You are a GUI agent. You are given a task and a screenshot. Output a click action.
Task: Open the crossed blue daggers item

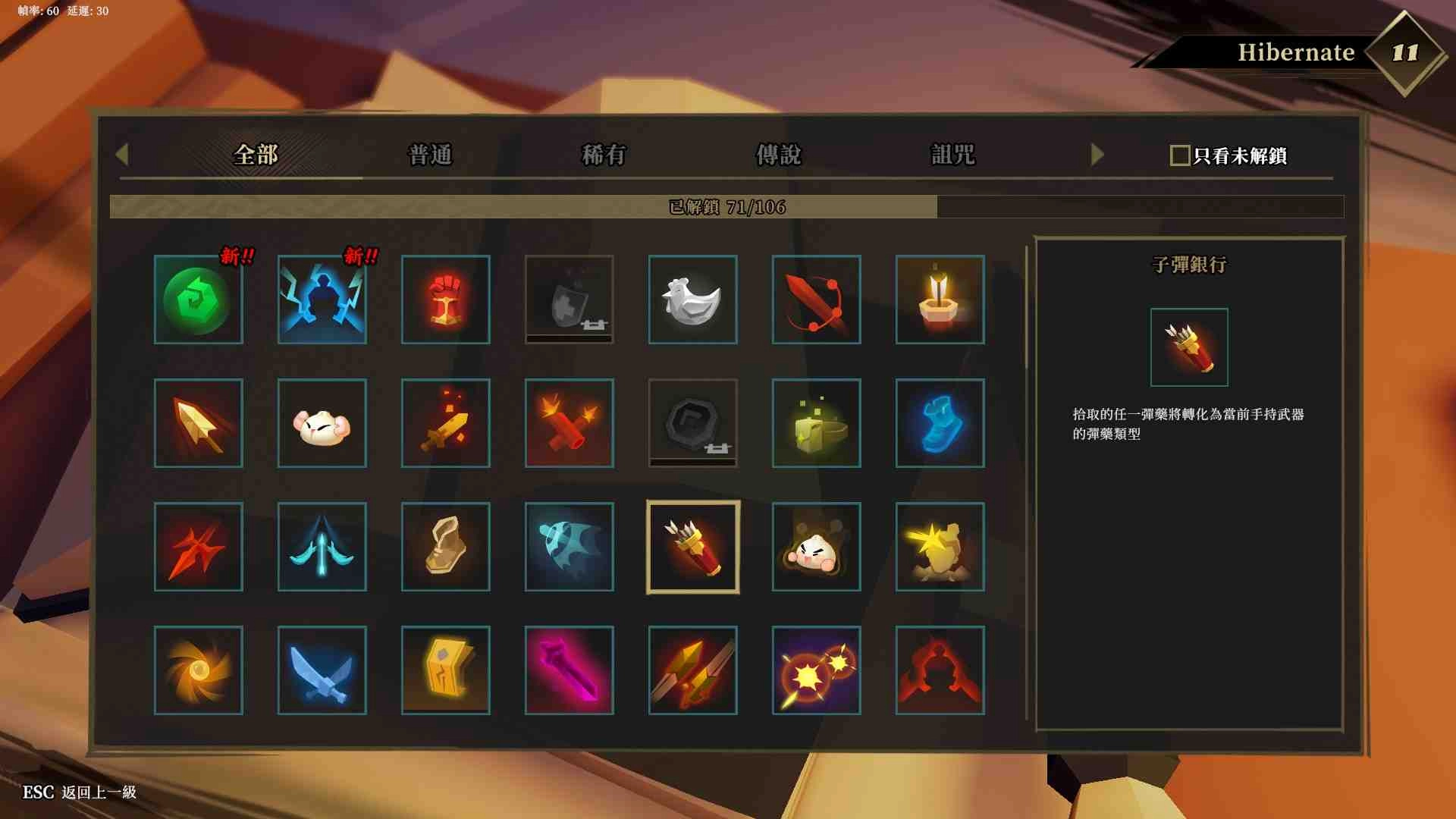tap(322, 670)
